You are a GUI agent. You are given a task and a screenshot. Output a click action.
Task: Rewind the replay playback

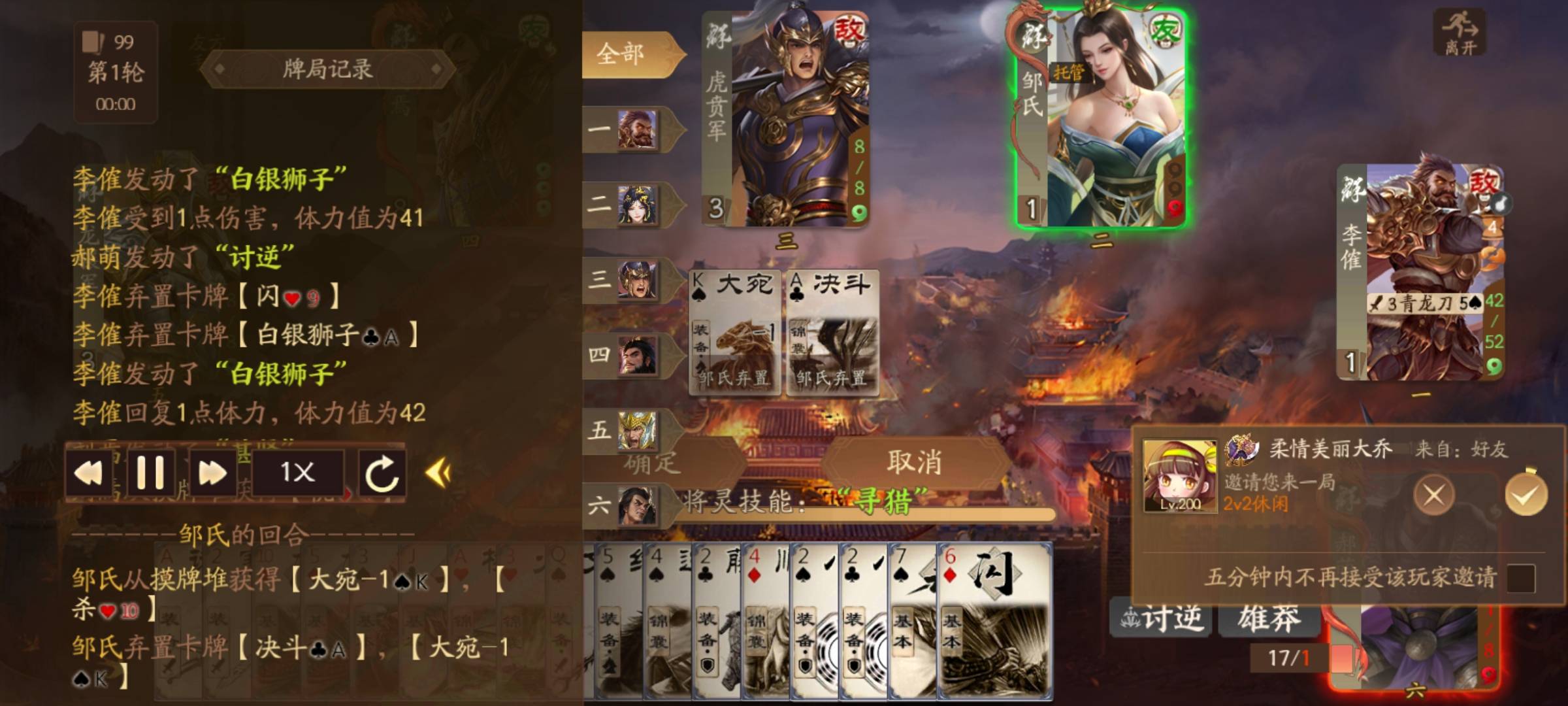coord(89,473)
